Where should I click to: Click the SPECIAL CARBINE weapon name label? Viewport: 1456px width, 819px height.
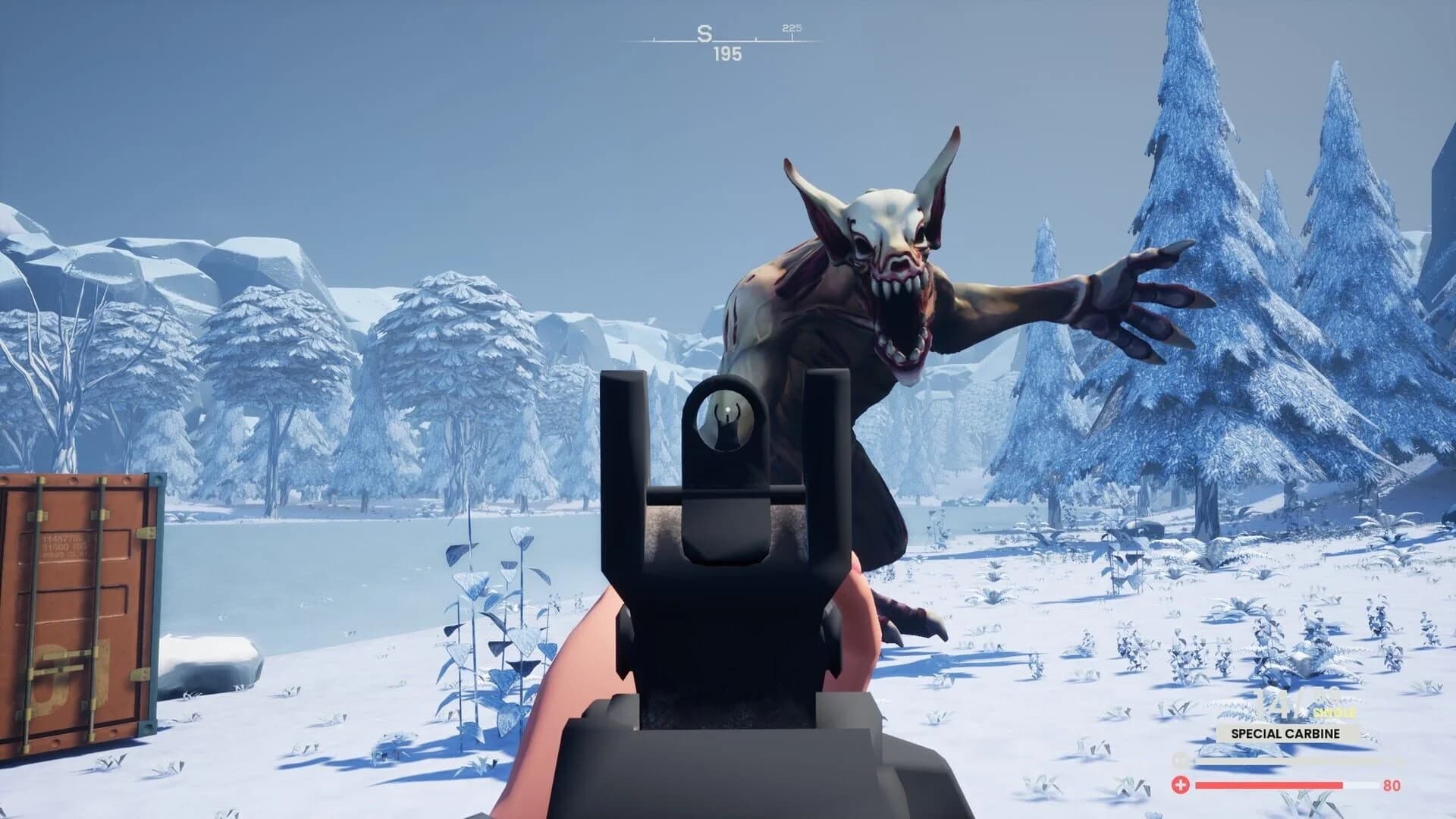tap(1285, 733)
